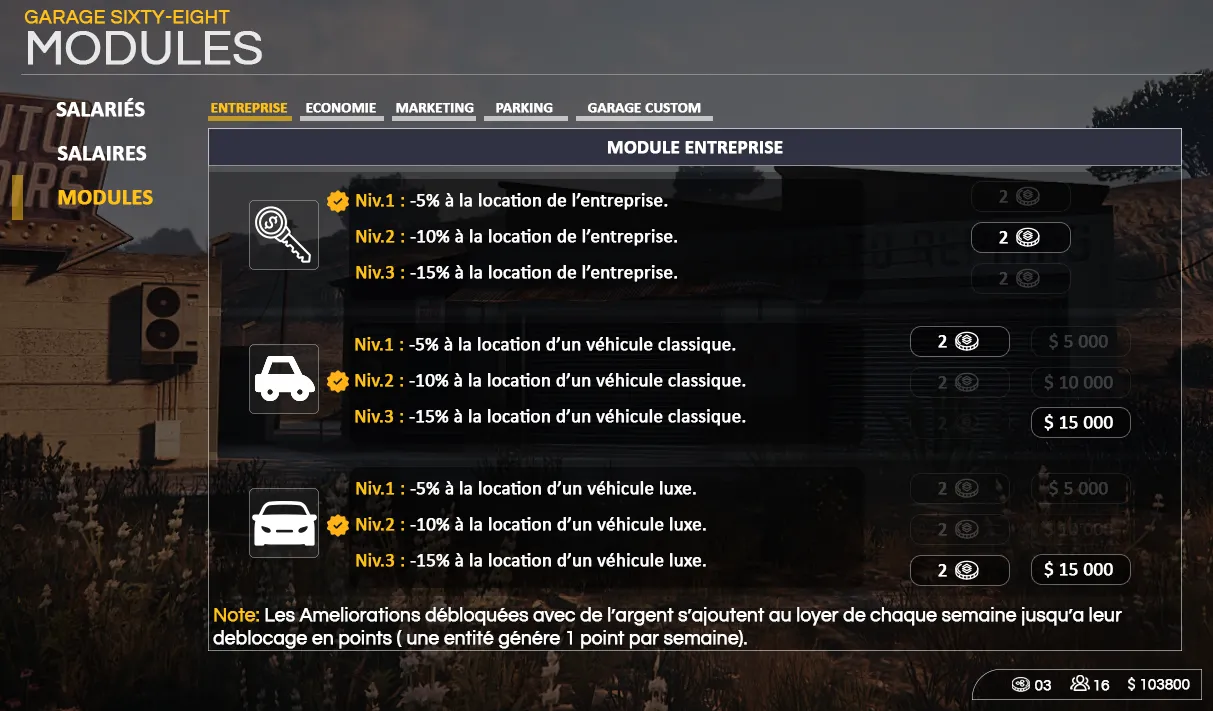
Task: Select the luxury vehicle front-view car icon
Action: click(x=284, y=523)
